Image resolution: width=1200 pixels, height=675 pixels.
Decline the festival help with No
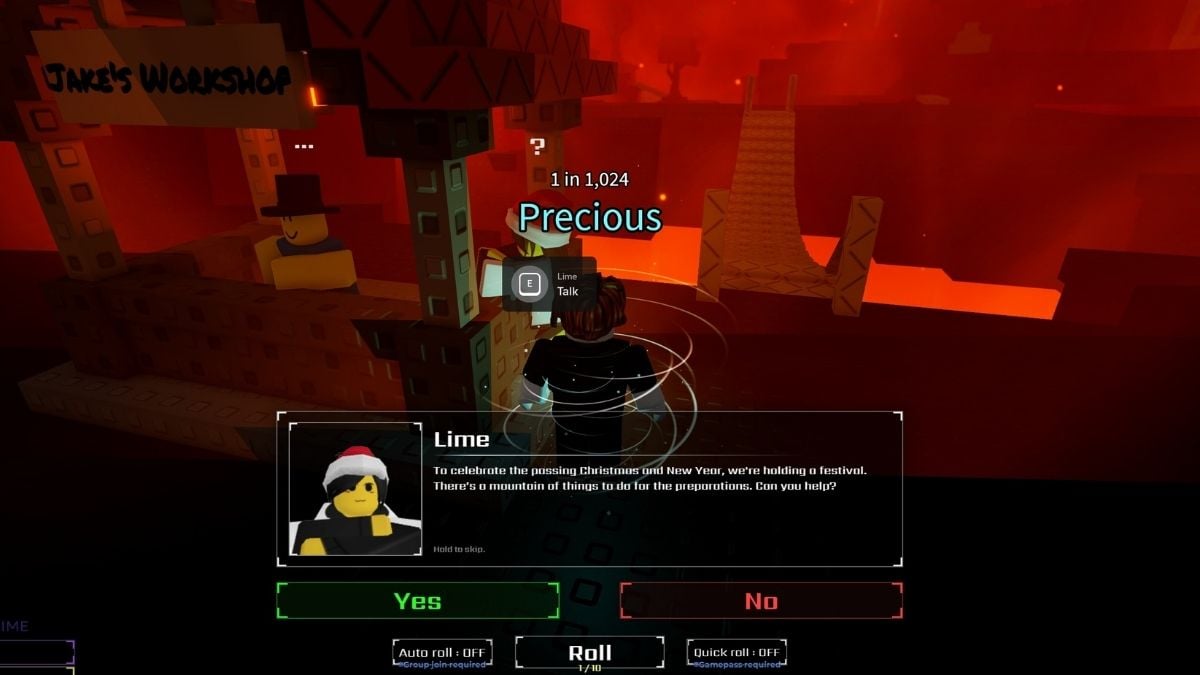(761, 601)
